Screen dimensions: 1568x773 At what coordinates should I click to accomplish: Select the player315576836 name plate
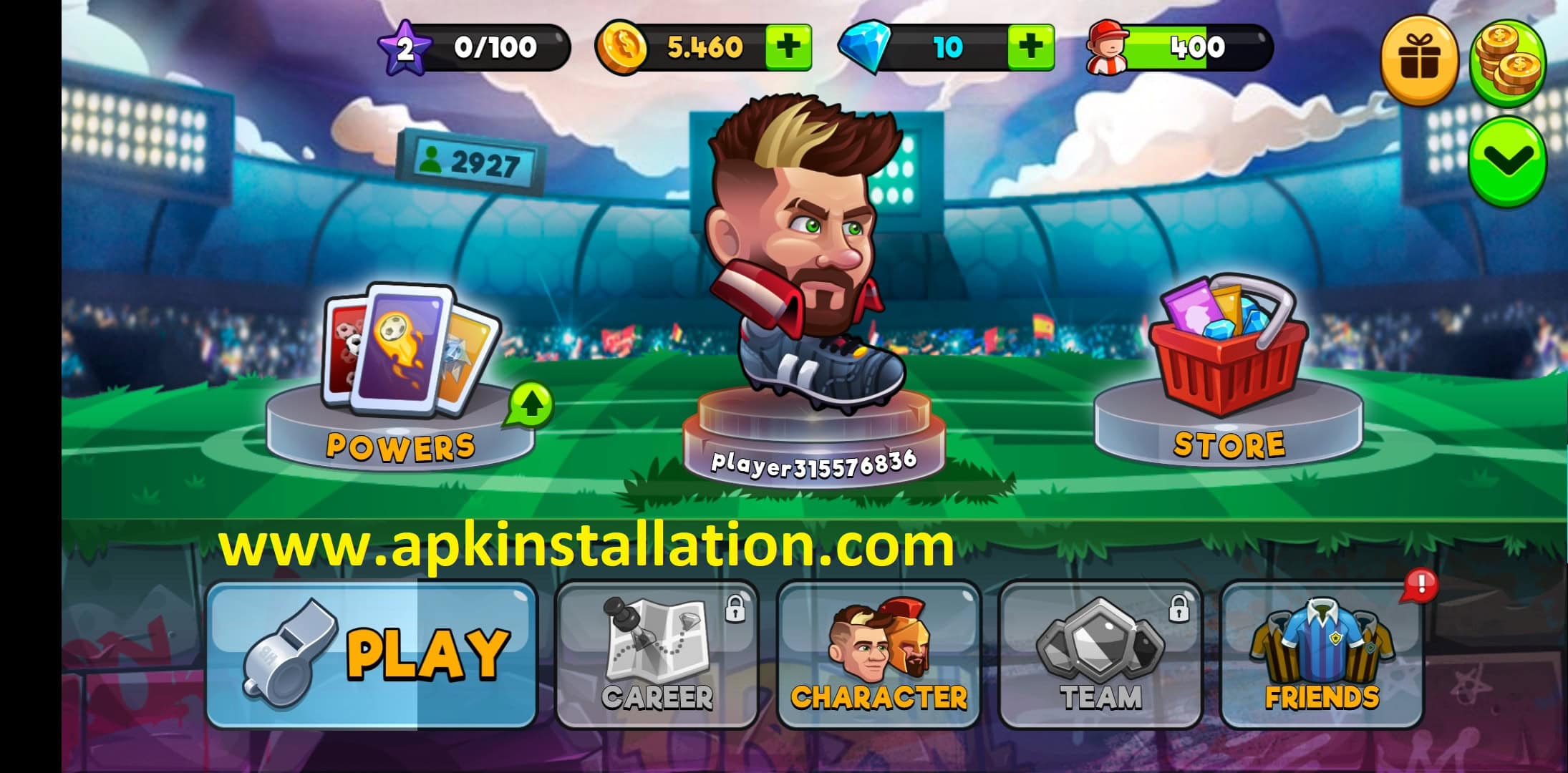click(813, 463)
